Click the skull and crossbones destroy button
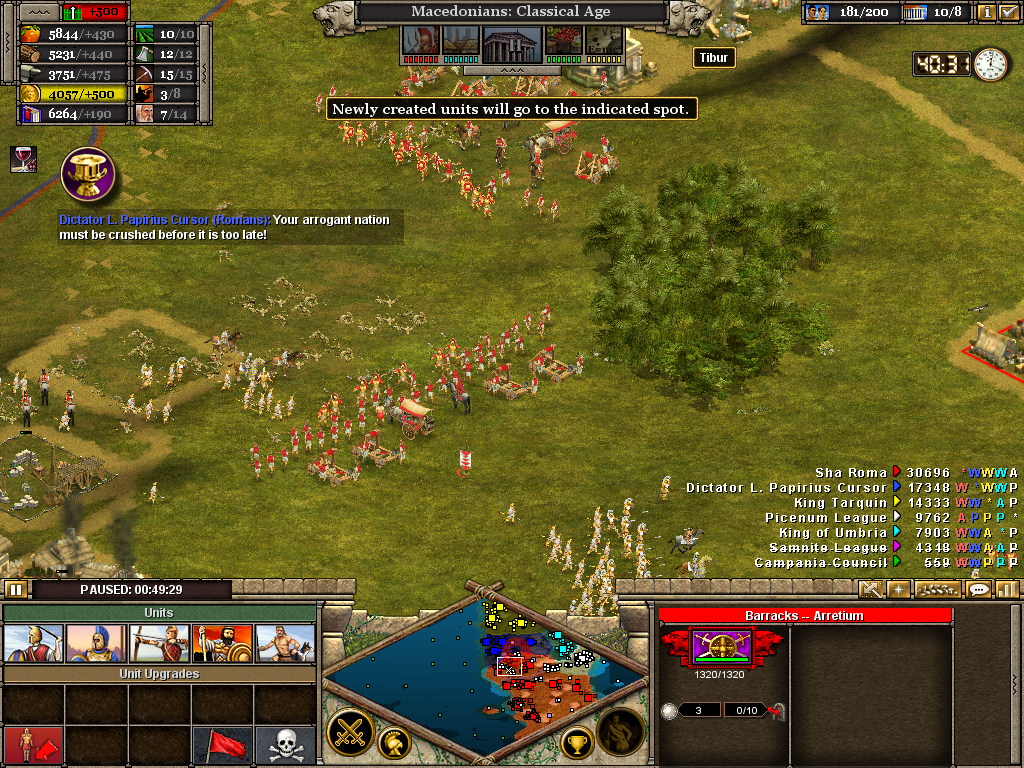 pos(285,745)
